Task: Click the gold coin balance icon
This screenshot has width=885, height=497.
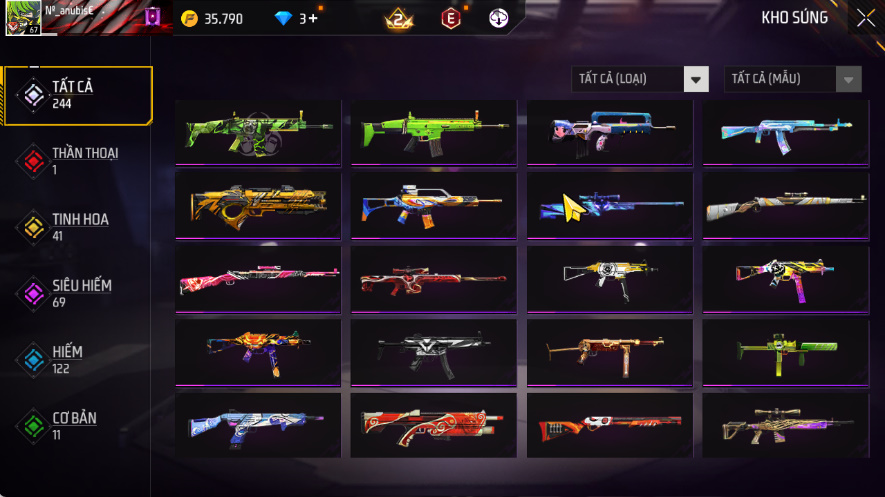Action: click(x=190, y=18)
